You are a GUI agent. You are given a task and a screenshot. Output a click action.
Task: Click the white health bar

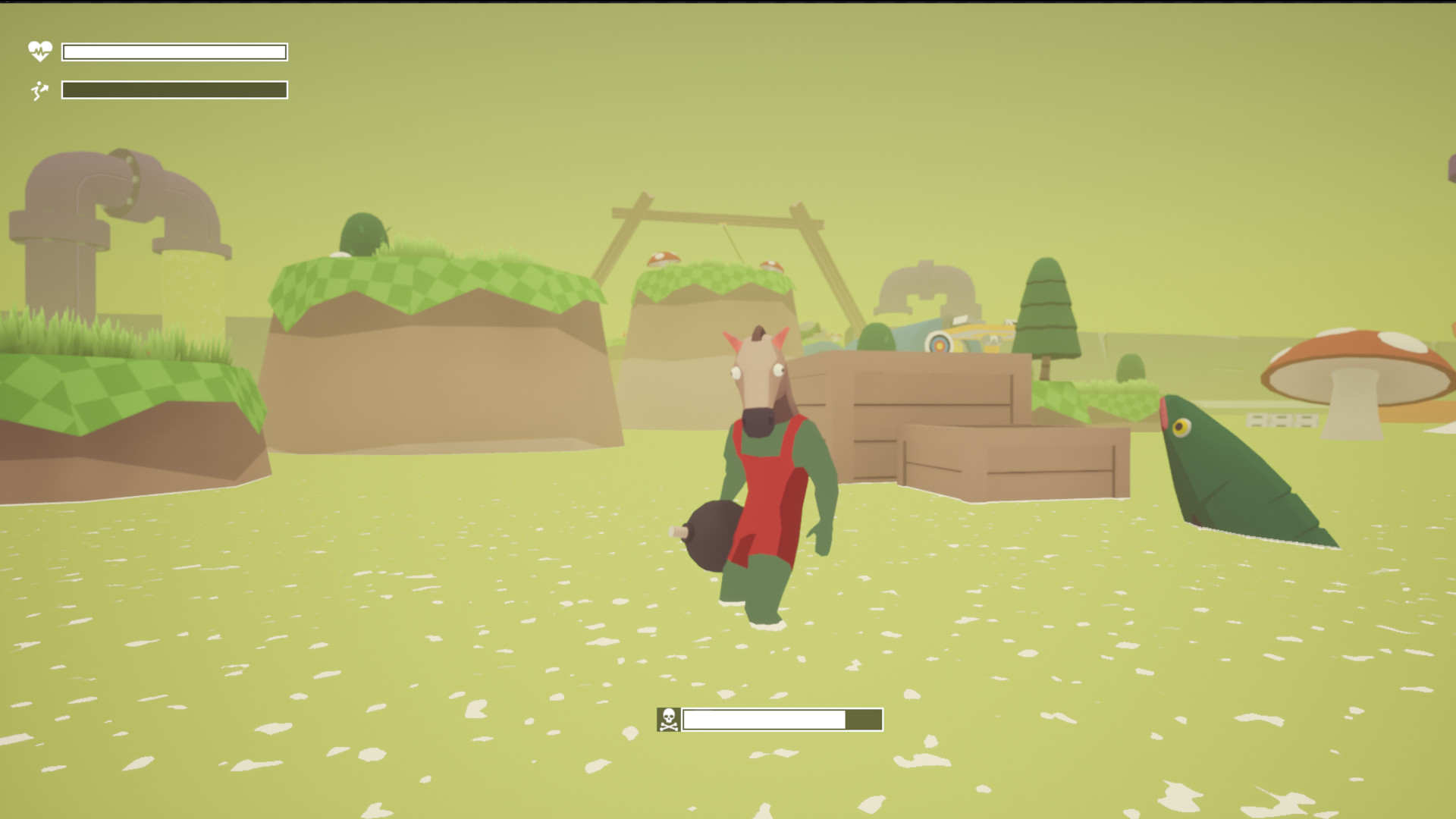pyautogui.click(x=174, y=52)
